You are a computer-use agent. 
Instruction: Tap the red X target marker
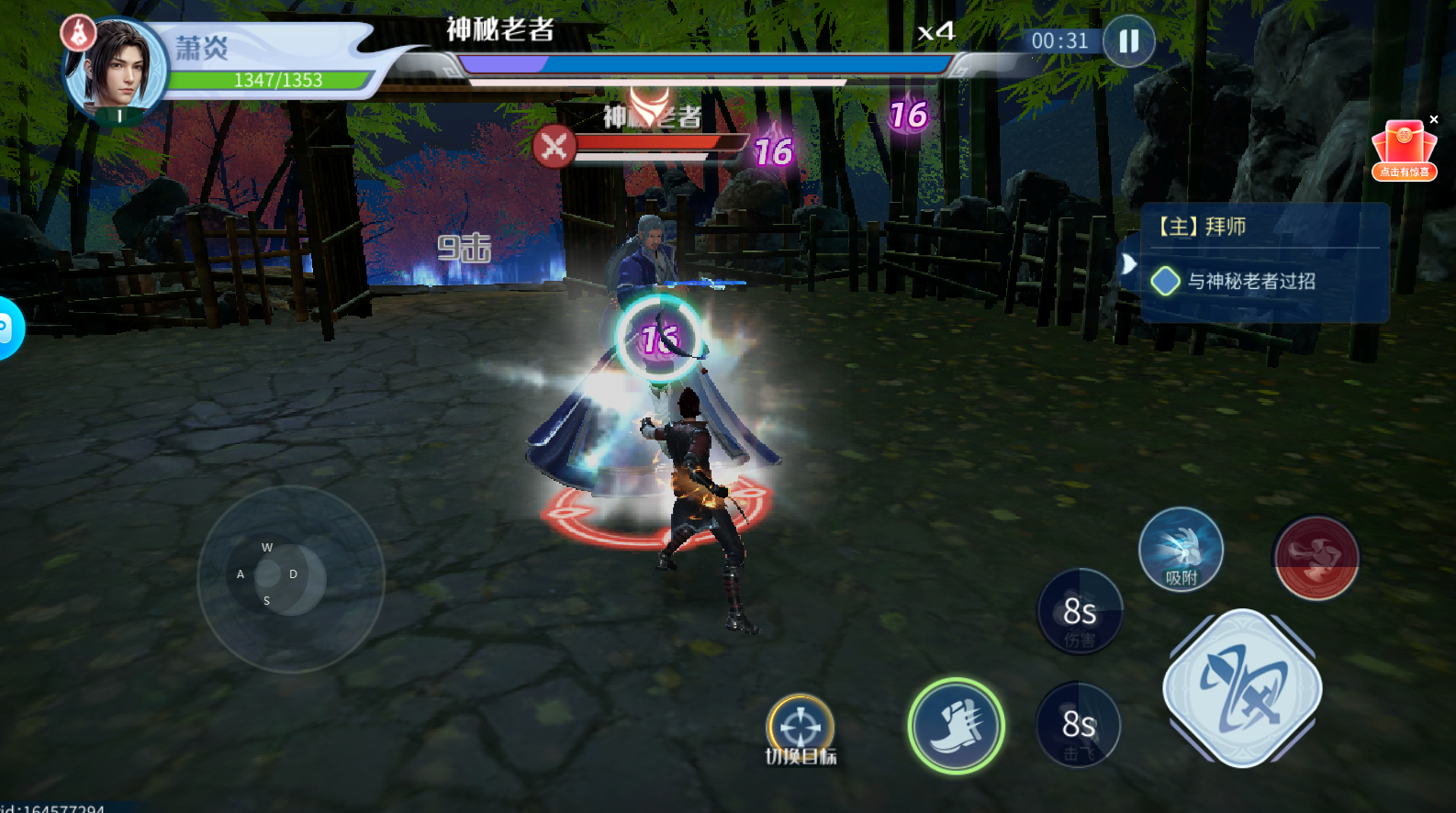click(x=554, y=146)
